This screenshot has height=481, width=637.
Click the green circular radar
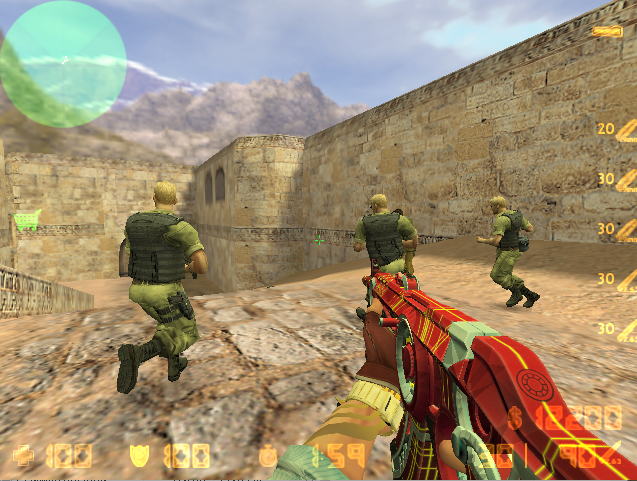coord(64,64)
